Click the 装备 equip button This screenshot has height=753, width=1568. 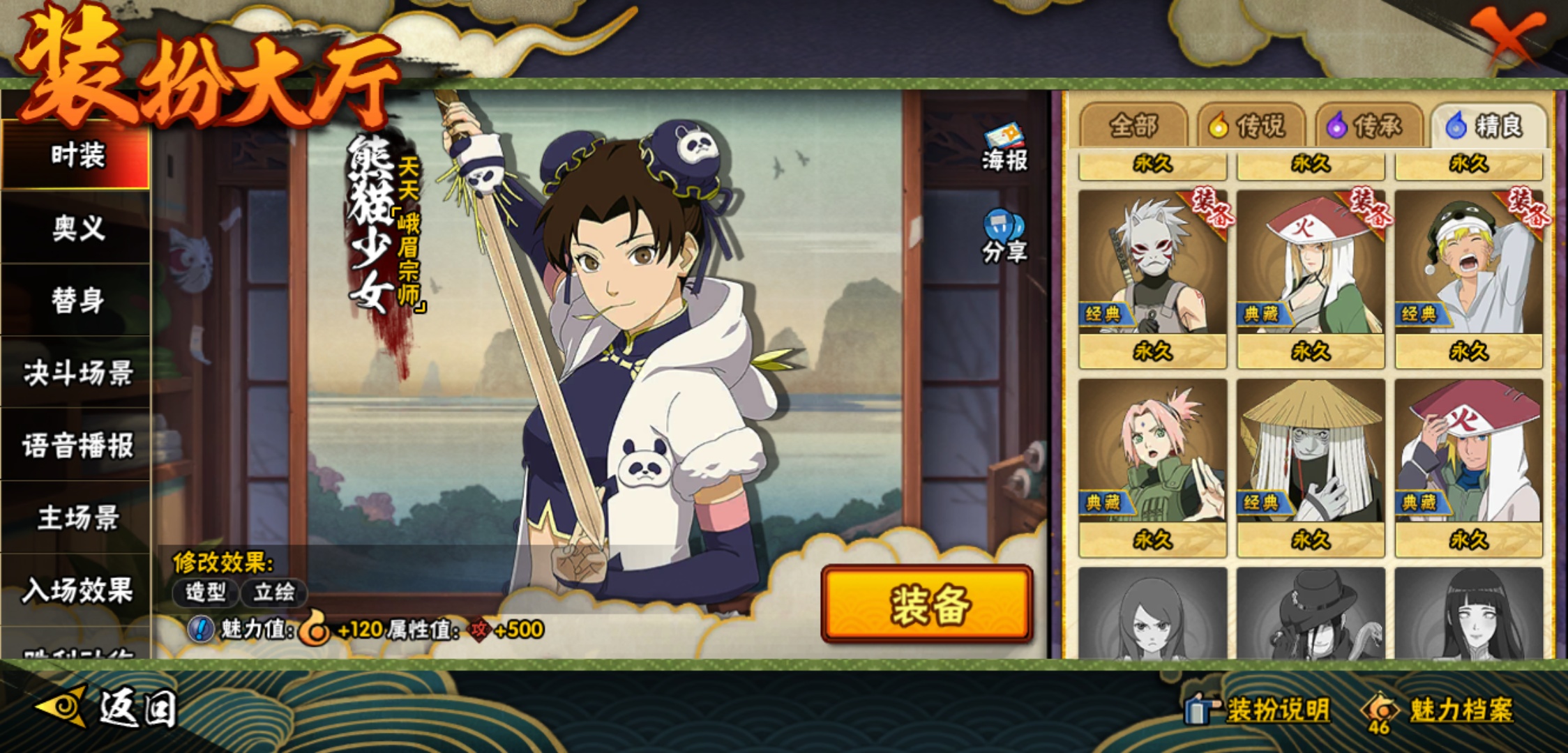927,604
